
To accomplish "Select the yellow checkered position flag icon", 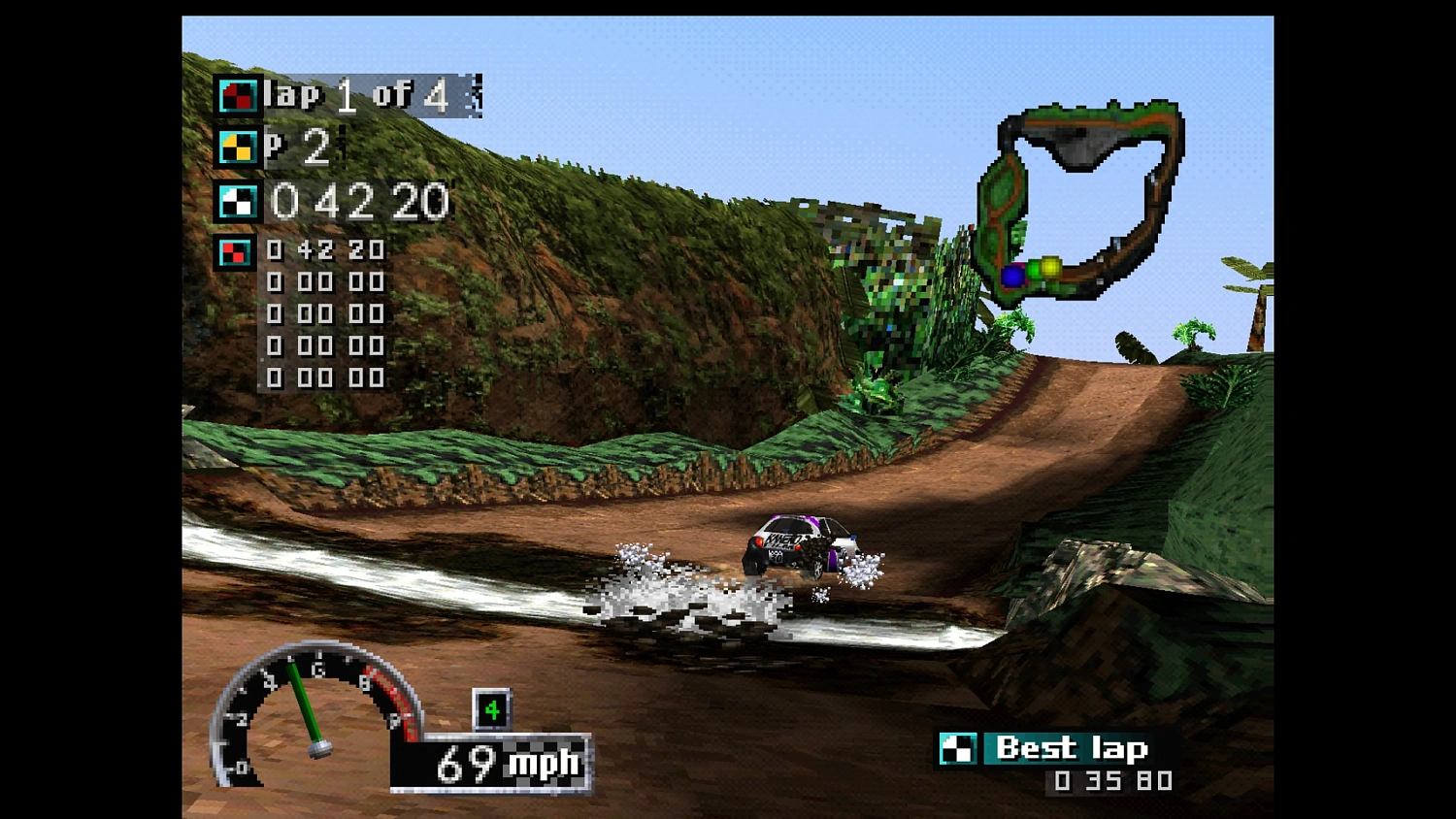I will tap(236, 148).
